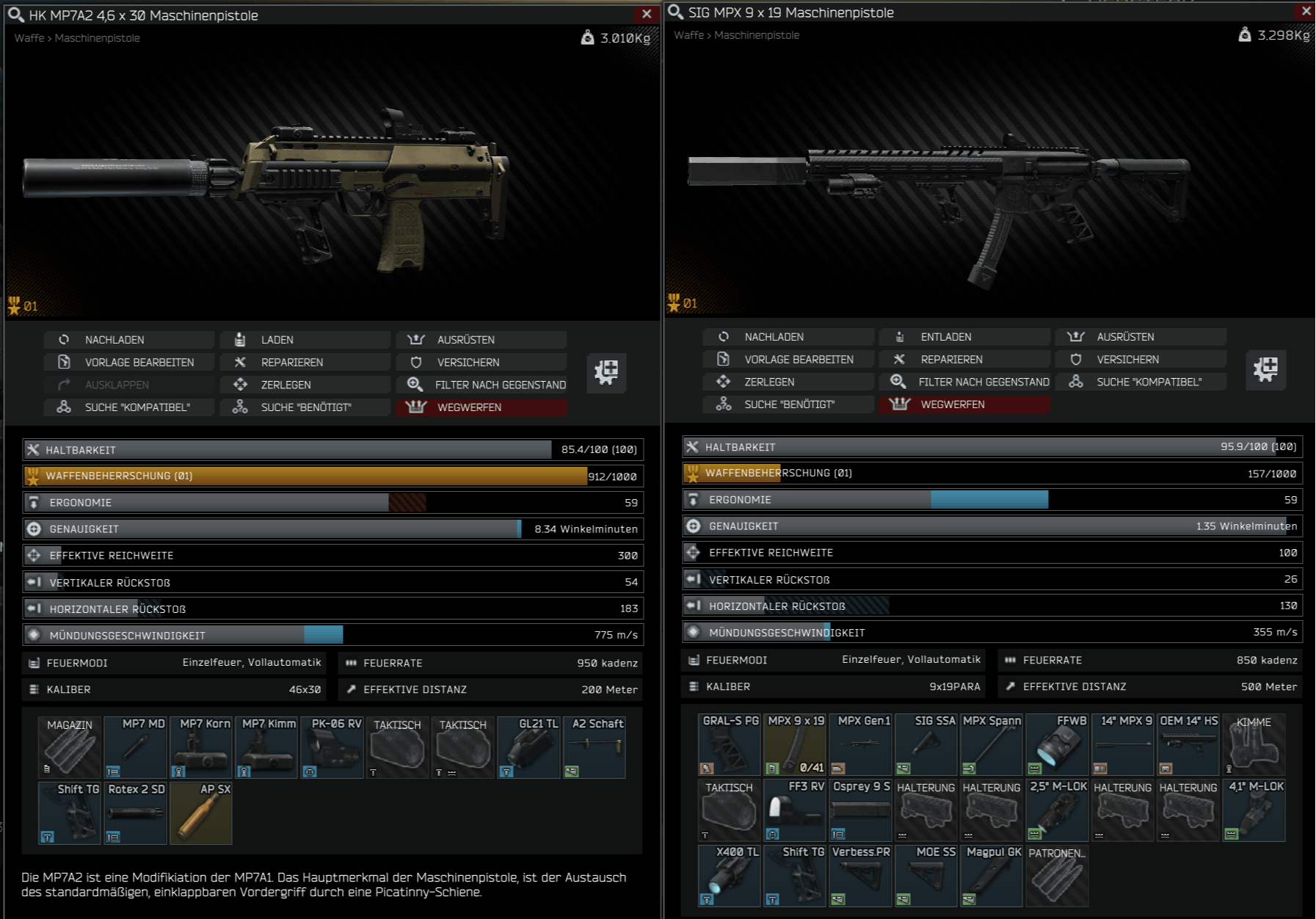Image resolution: width=1316 pixels, height=919 pixels.
Task: Close the SIG MPX inspection window
Action: (x=1306, y=11)
